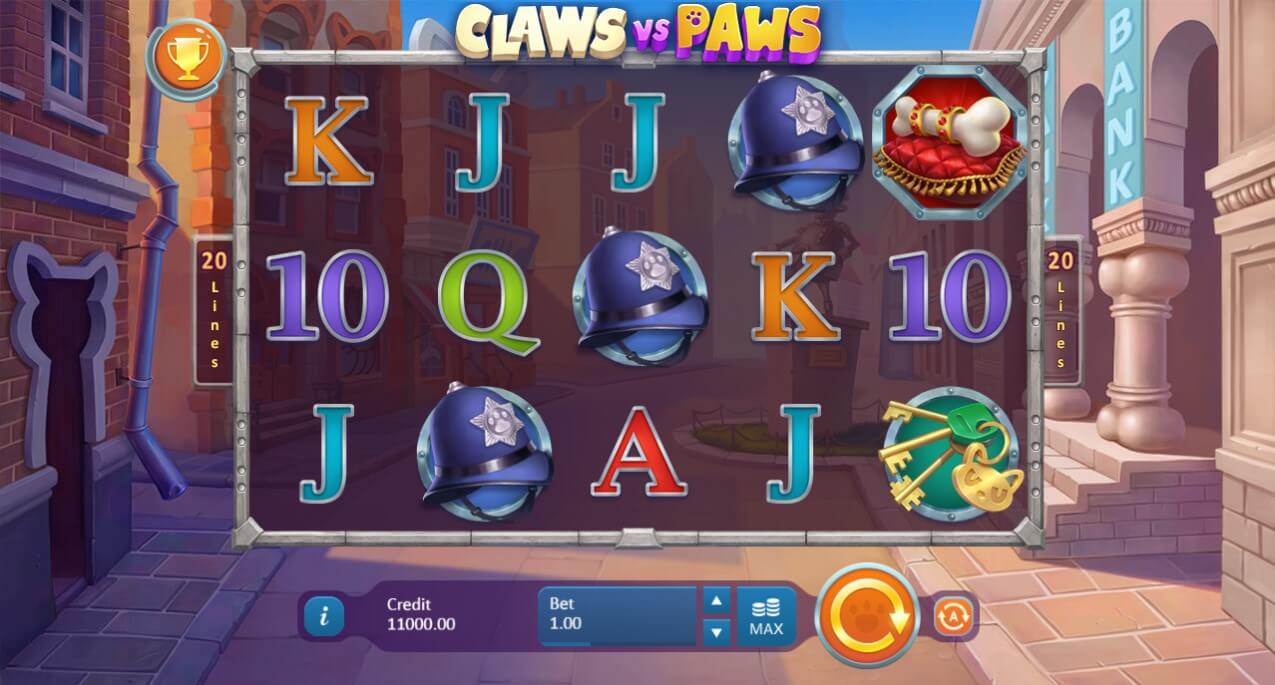Open the trophy achievements button
The width and height of the screenshot is (1275, 685).
[x=184, y=59]
